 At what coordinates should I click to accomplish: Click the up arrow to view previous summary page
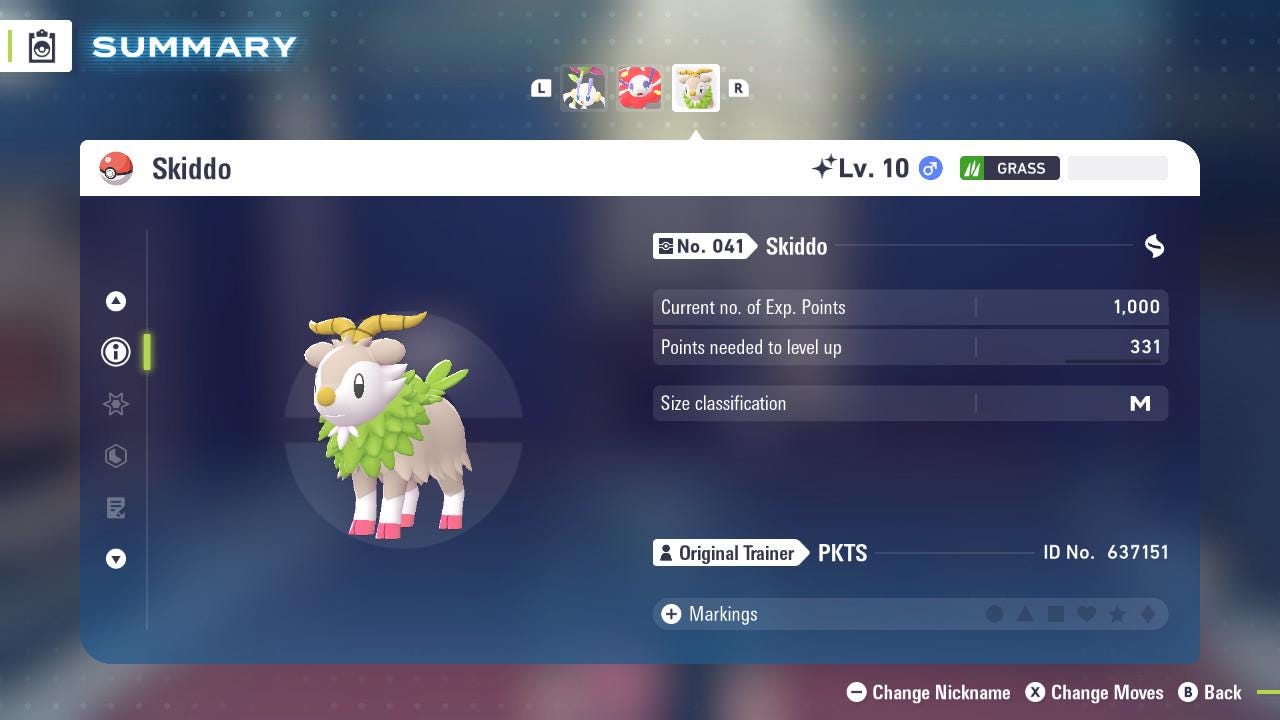point(116,301)
